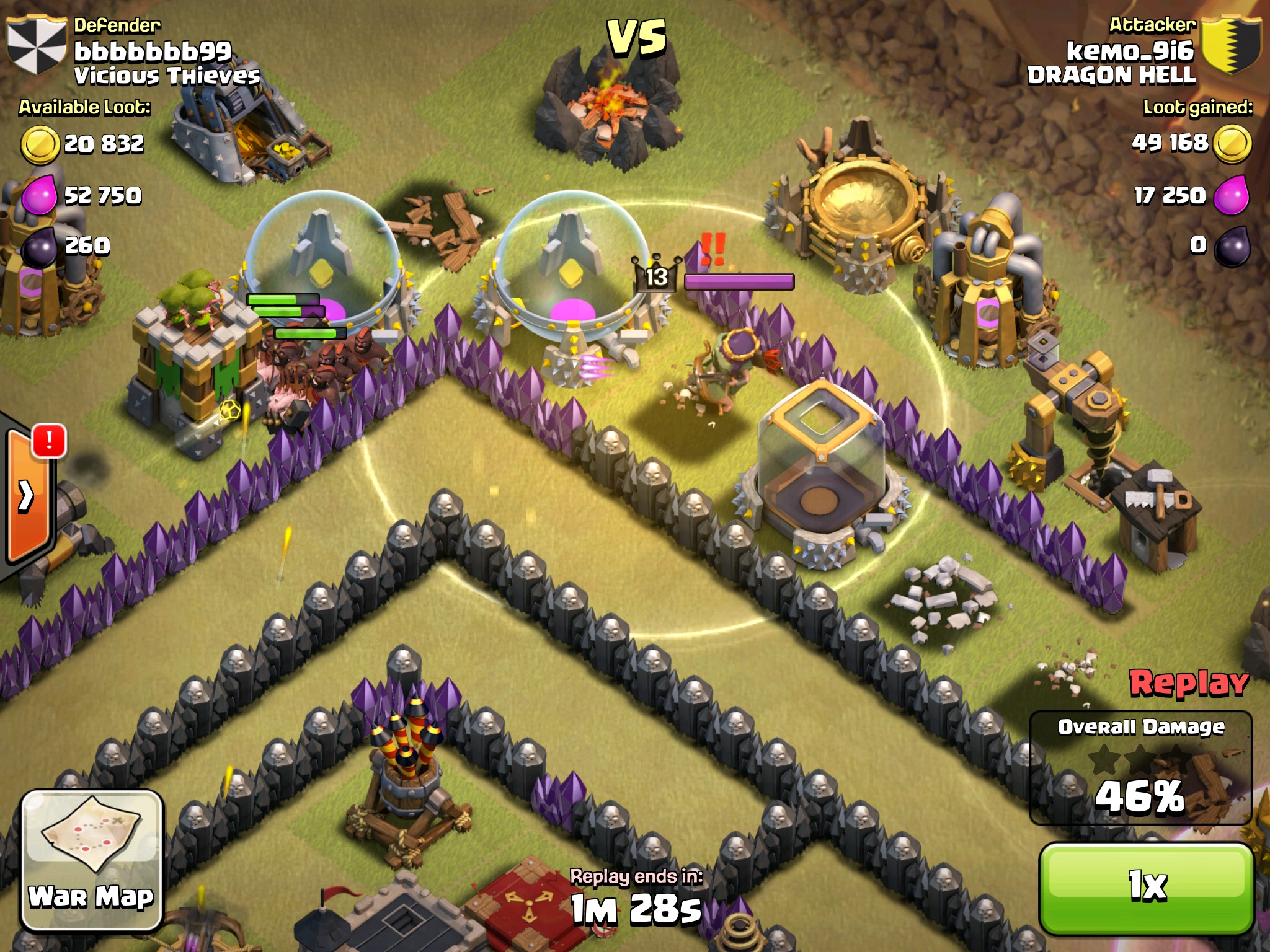The height and width of the screenshot is (952, 1270).
Task: Expand the orange side panel arrow
Action: click(x=26, y=496)
